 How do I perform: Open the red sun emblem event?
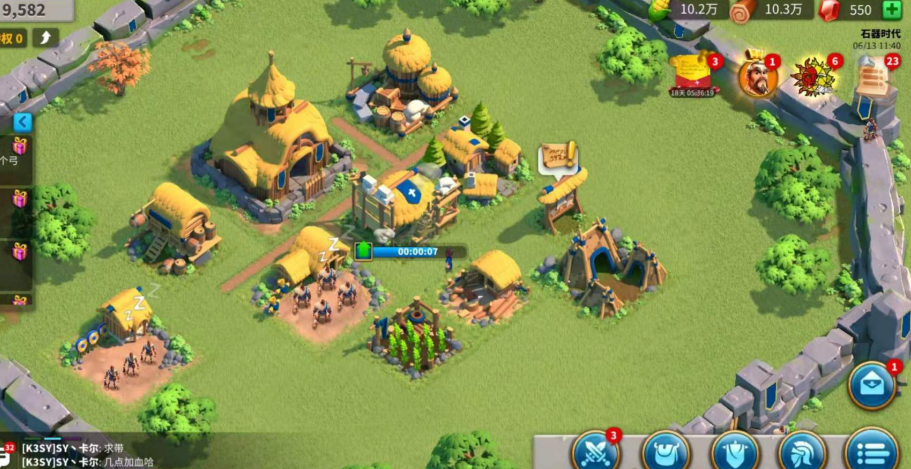click(x=811, y=75)
